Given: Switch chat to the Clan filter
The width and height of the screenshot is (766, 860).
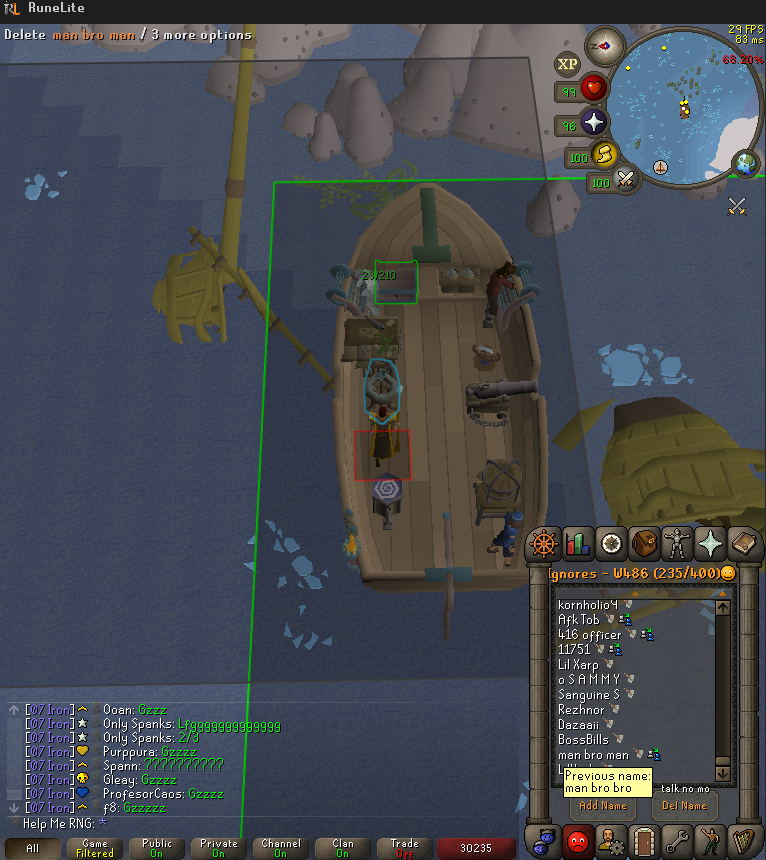Looking at the screenshot, I should click(343, 848).
